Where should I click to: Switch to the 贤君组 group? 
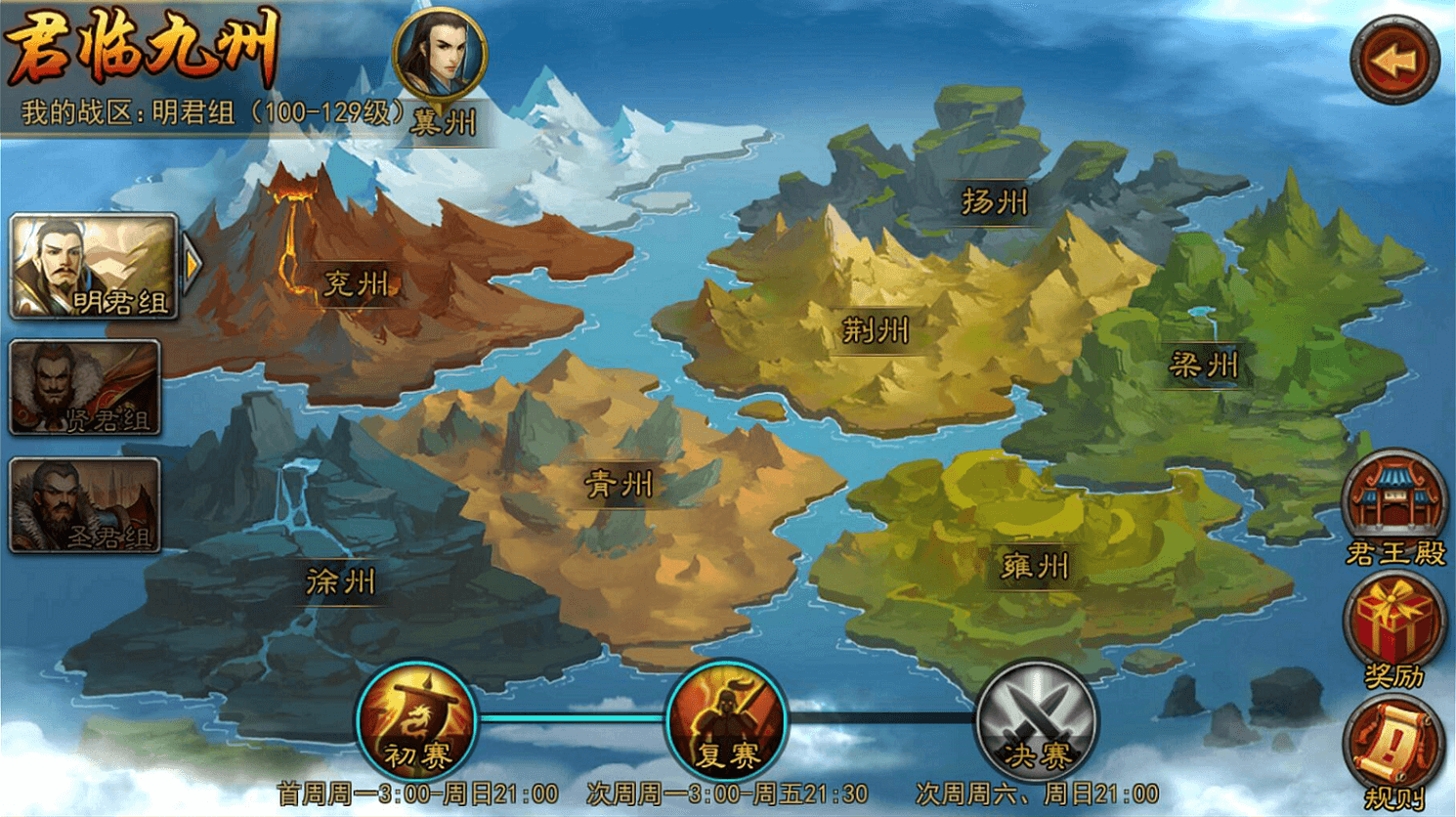click(x=85, y=387)
